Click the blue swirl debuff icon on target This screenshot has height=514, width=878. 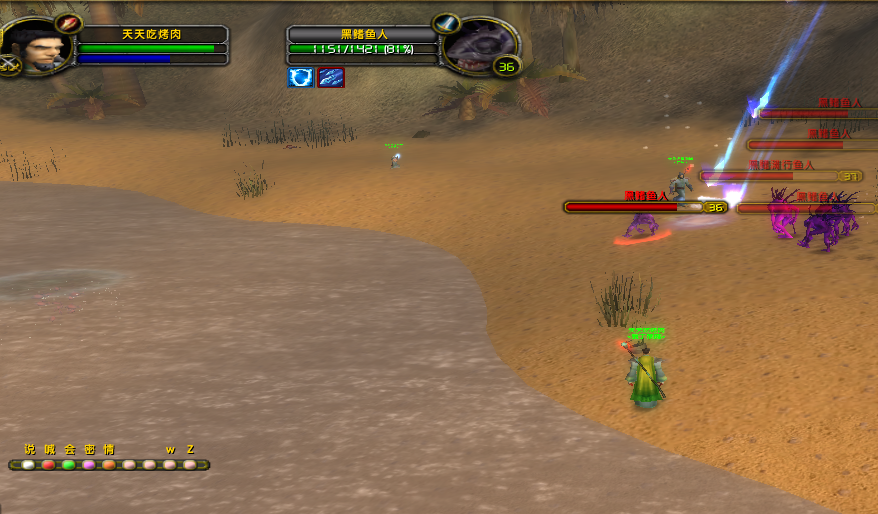click(x=301, y=78)
